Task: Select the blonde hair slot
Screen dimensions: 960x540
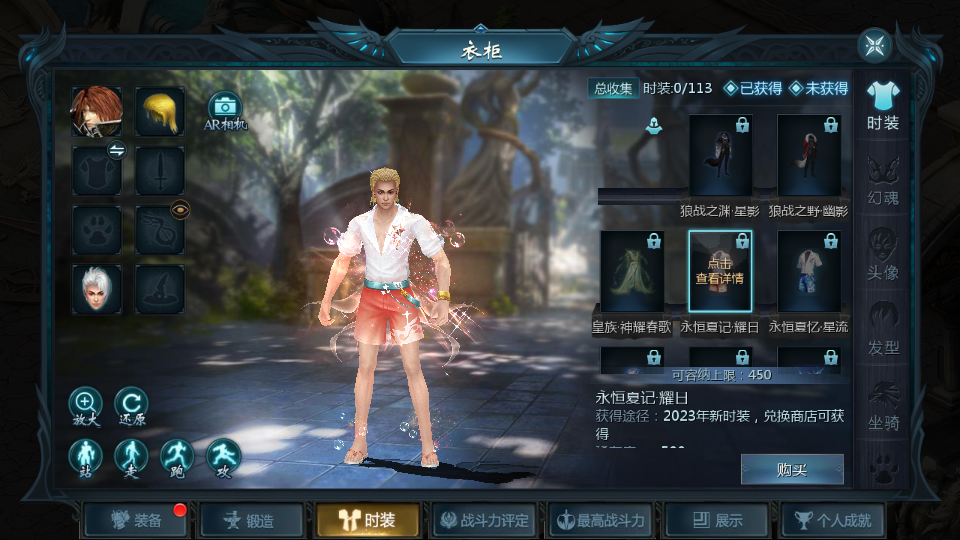Action: [160, 111]
